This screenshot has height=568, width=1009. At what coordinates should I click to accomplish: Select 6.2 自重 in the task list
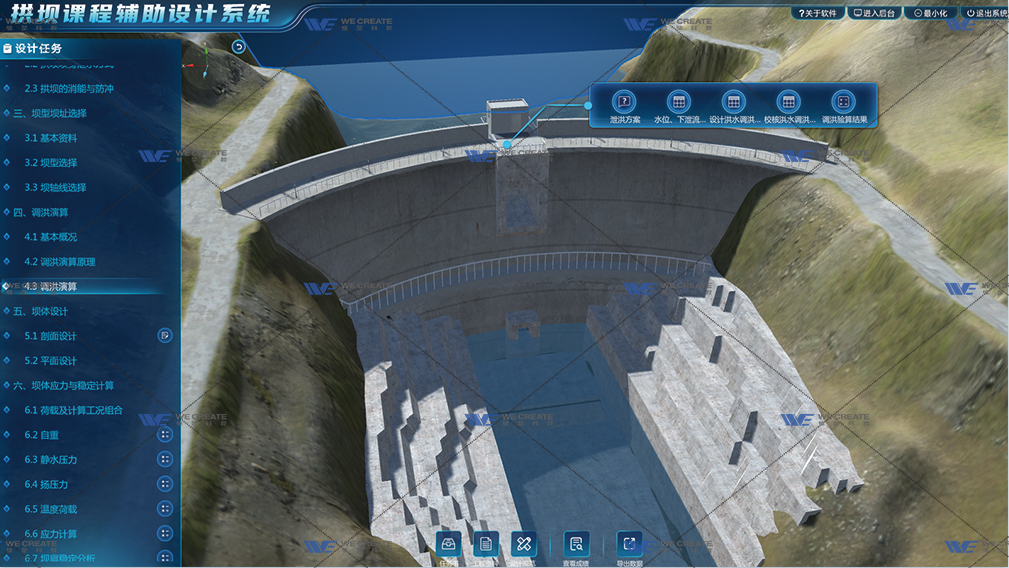pos(42,435)
